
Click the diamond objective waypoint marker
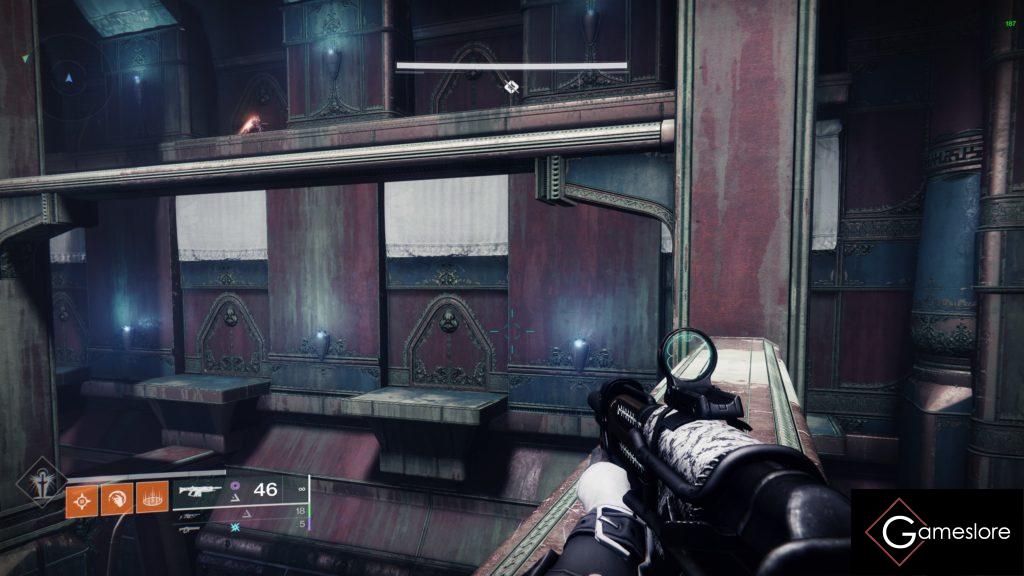point(511,88)
